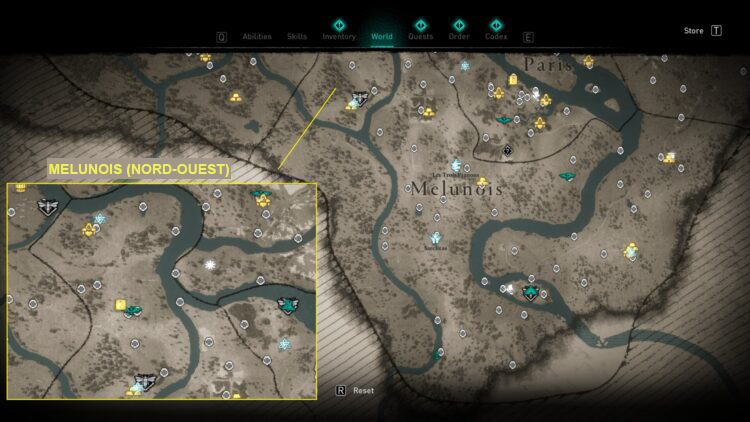Select the Les Trois Faucons location marker

tap(456, 165)
